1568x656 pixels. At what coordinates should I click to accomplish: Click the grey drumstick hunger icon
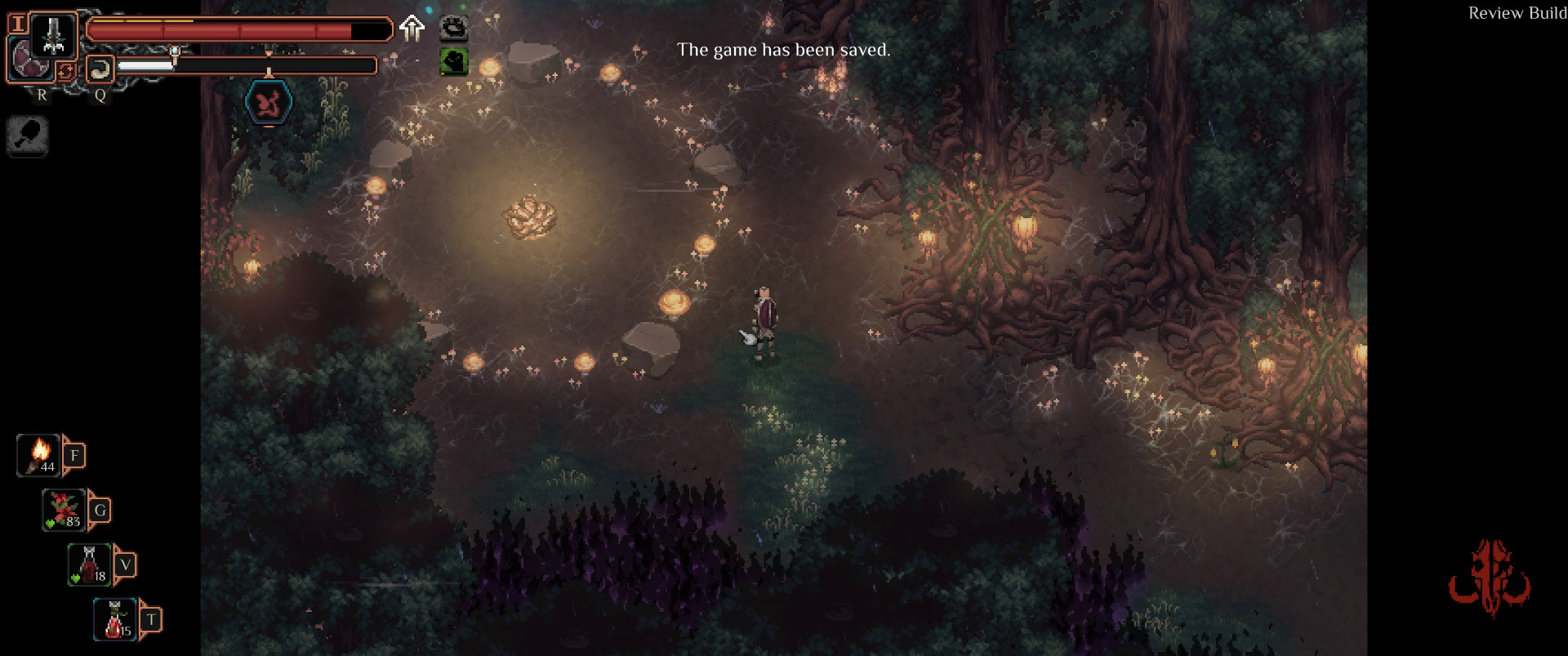[x=27, y=136]
